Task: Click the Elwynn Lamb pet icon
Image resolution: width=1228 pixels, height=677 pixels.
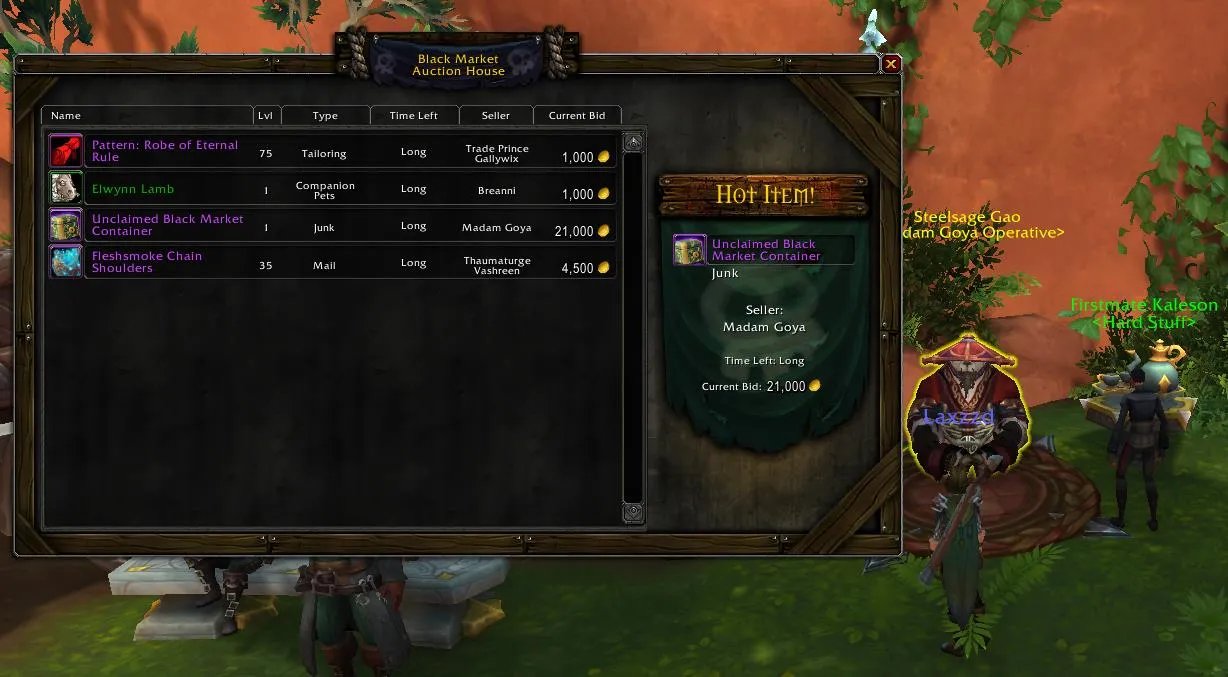Action: pyautogui.click(x=66, y=188)
